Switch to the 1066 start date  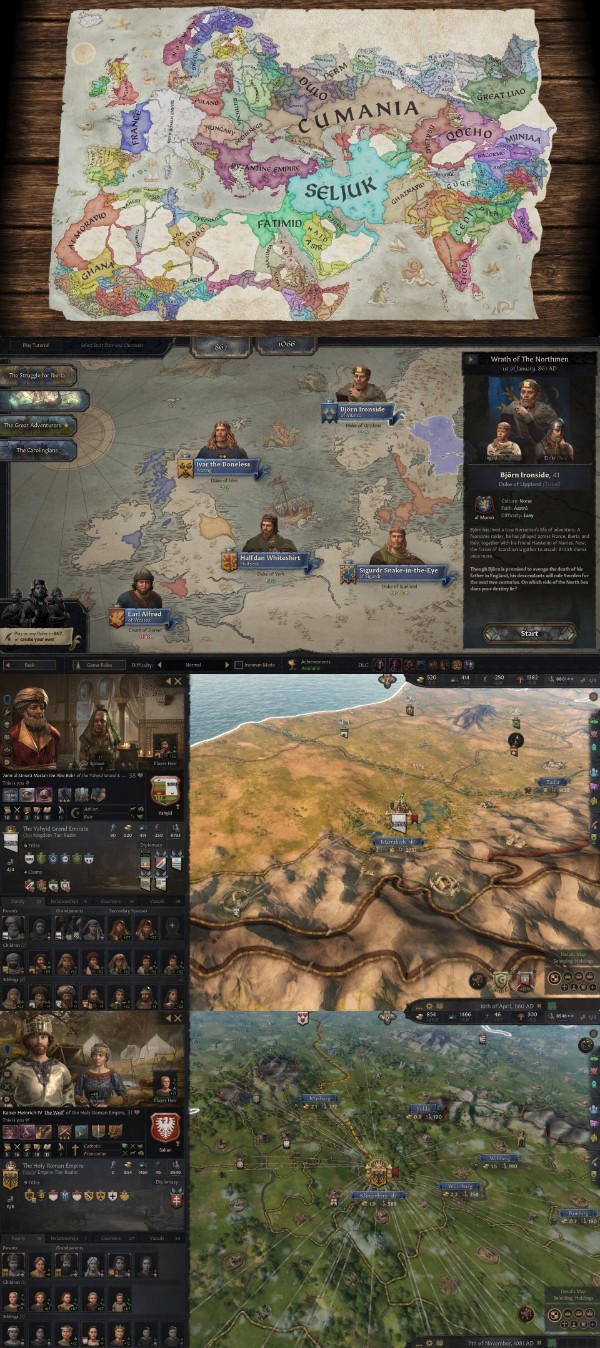pos(283,346)
